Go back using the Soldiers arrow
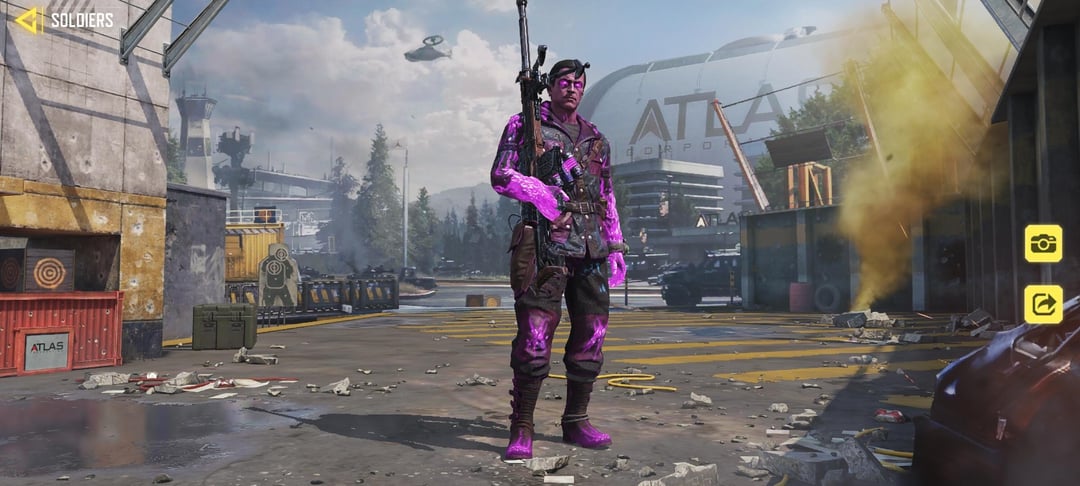 tap(29, 20)
